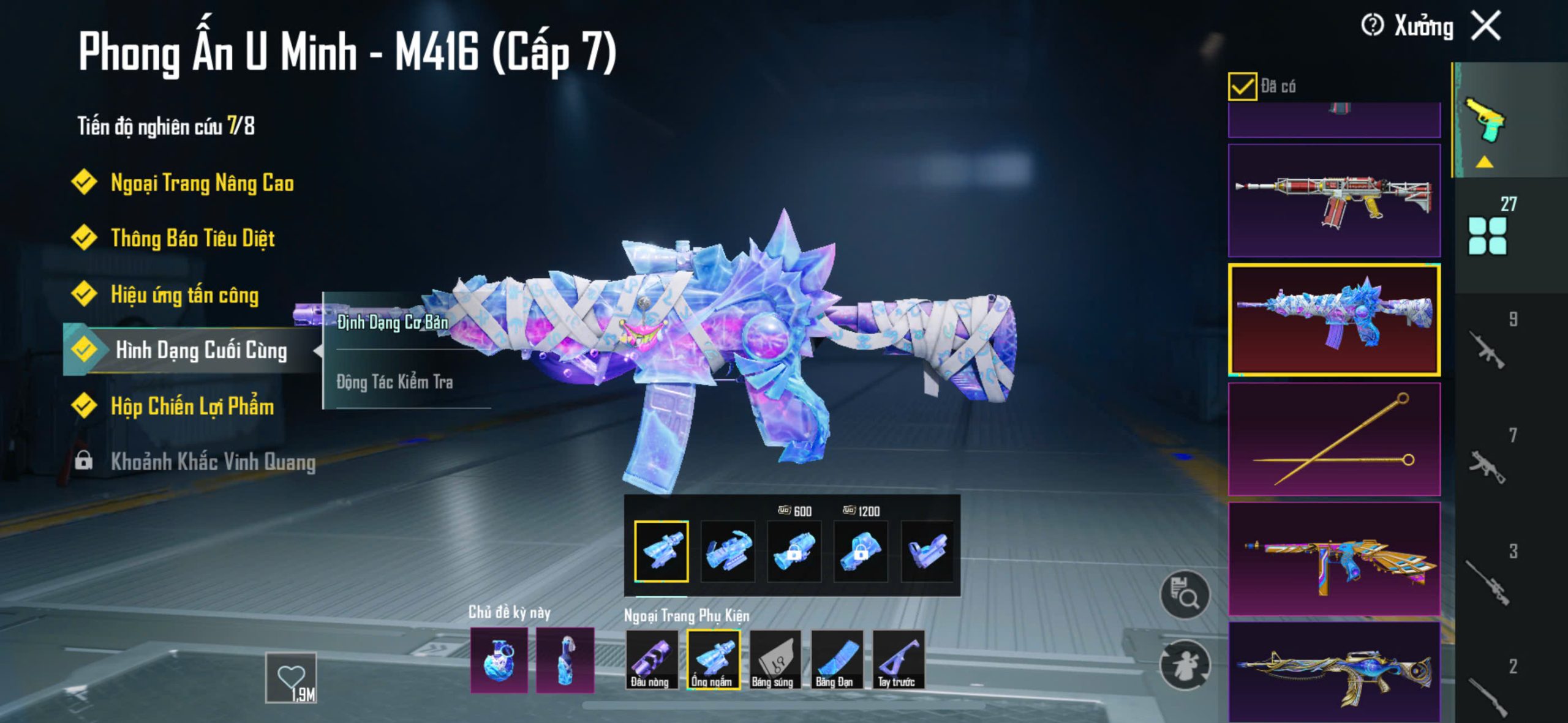The image size is (1568, 723).
Task: Open the magnifier inspect button
Action: (1185, 594)
